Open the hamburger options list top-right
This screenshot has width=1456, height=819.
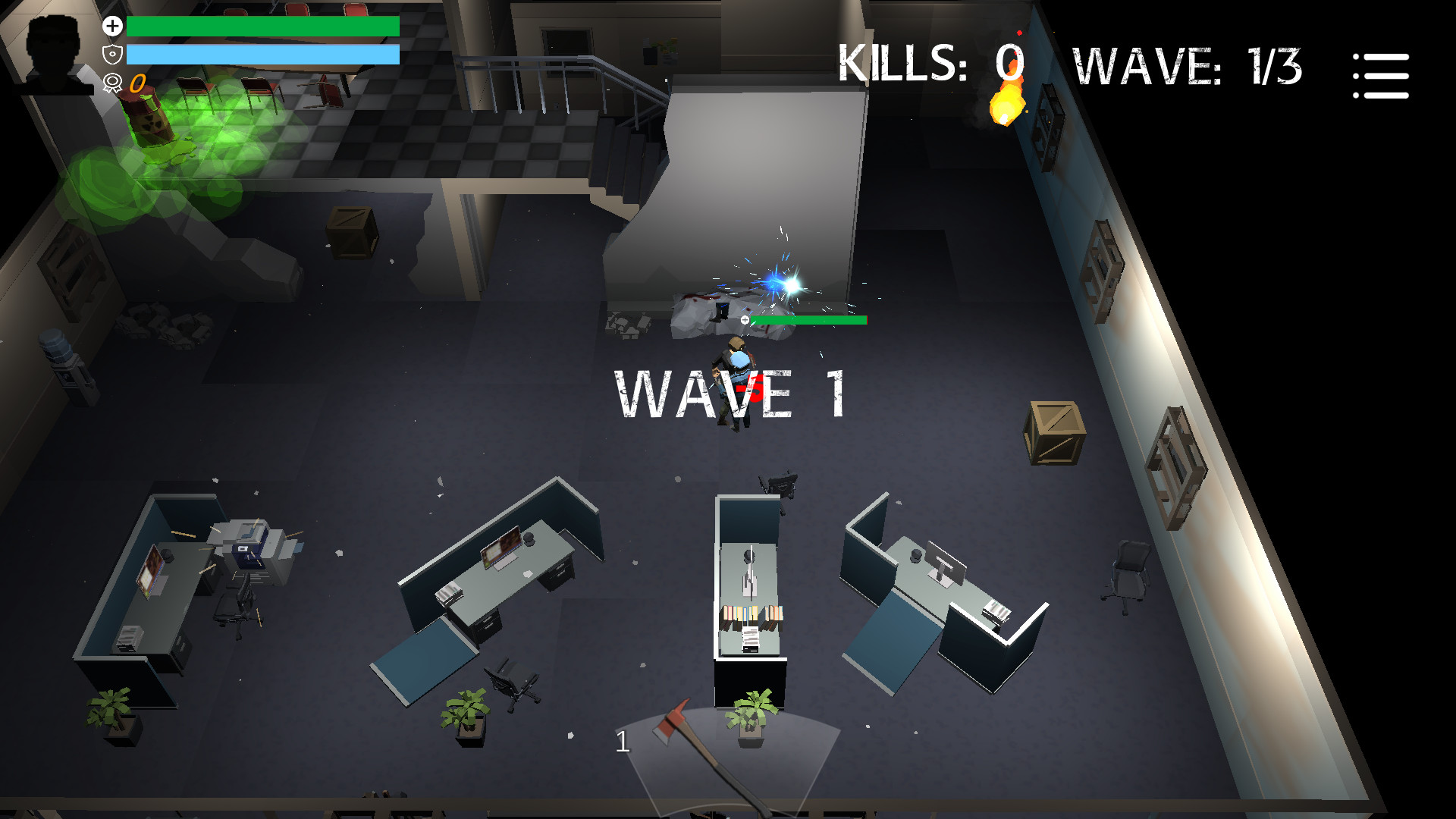[1380, 74]
